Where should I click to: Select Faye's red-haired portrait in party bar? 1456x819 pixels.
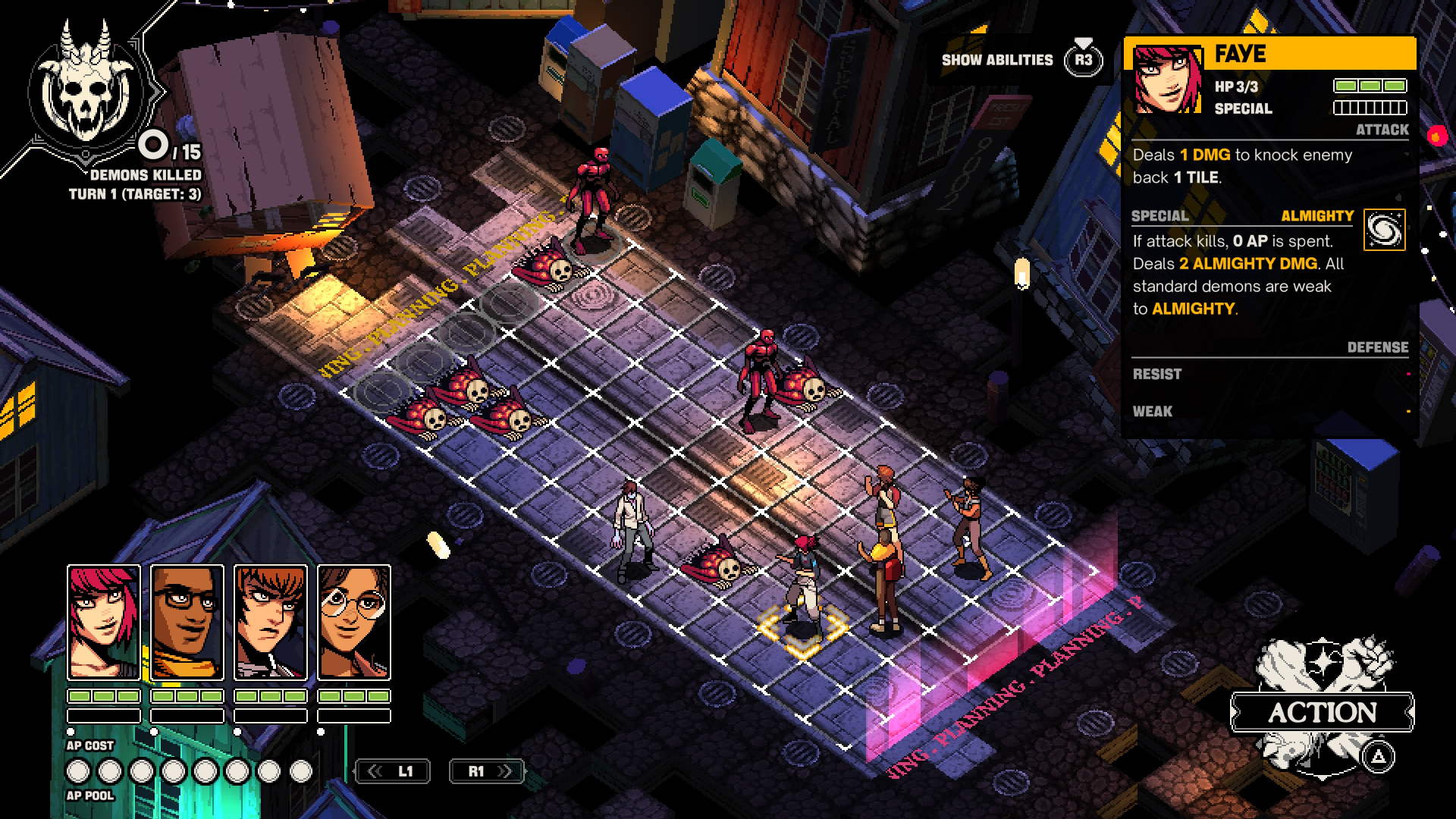(x=104, y=622)
